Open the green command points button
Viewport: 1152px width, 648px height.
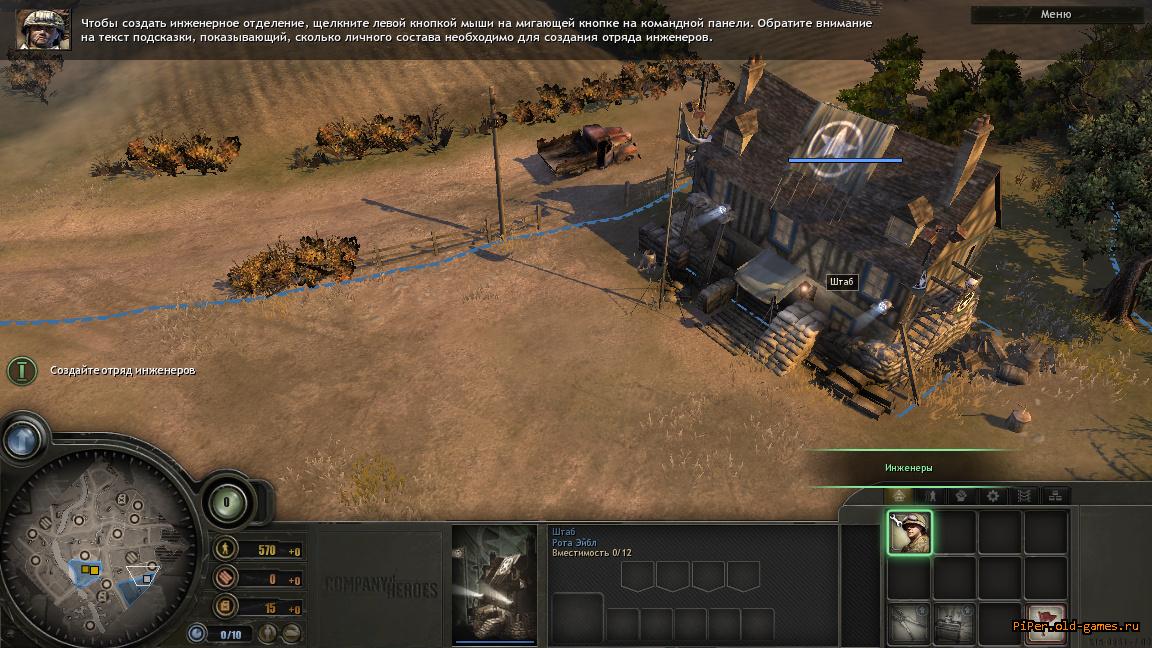[226, 500]
